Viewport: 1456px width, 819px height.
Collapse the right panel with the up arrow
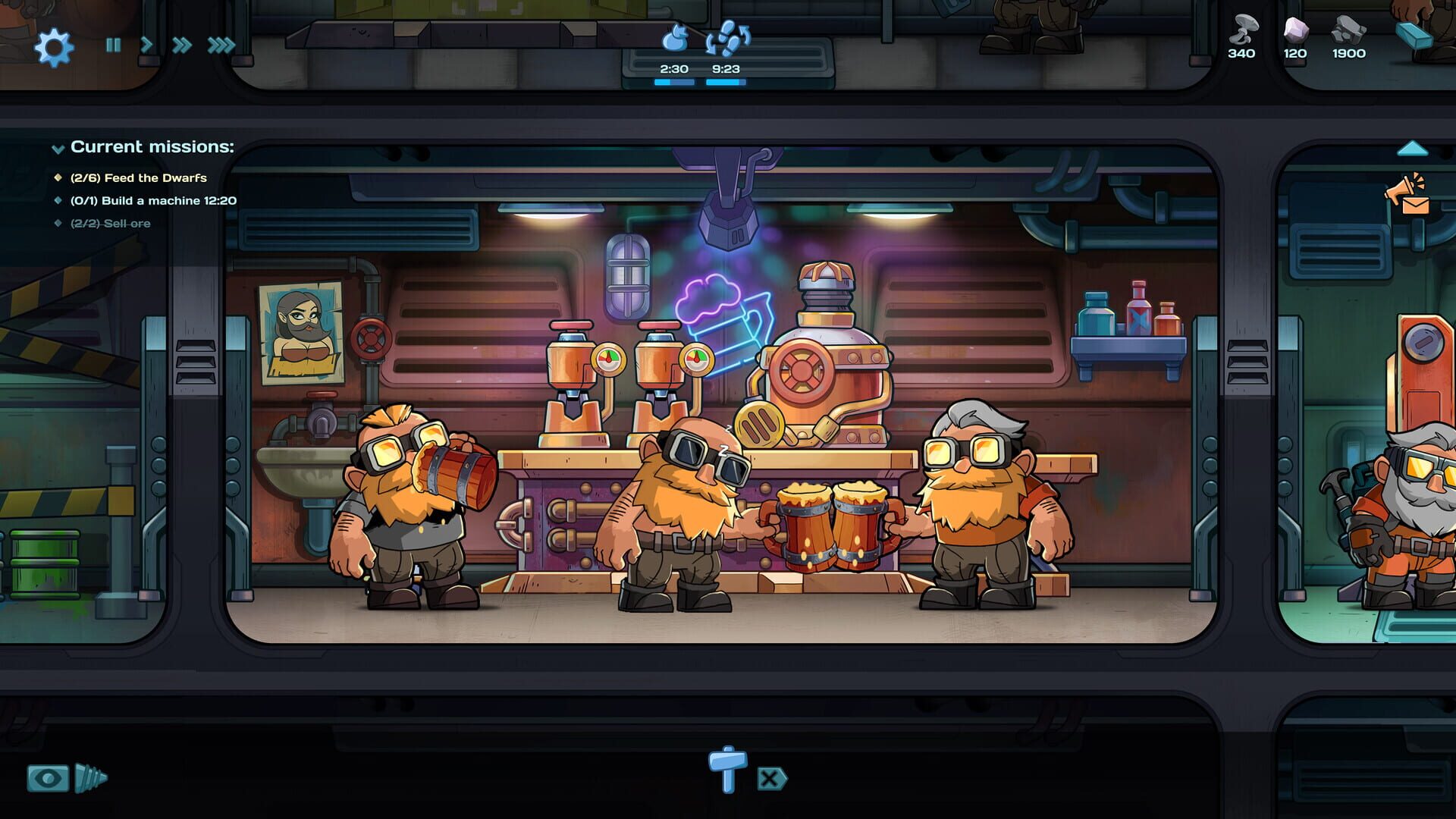[x=1412, y=147]
